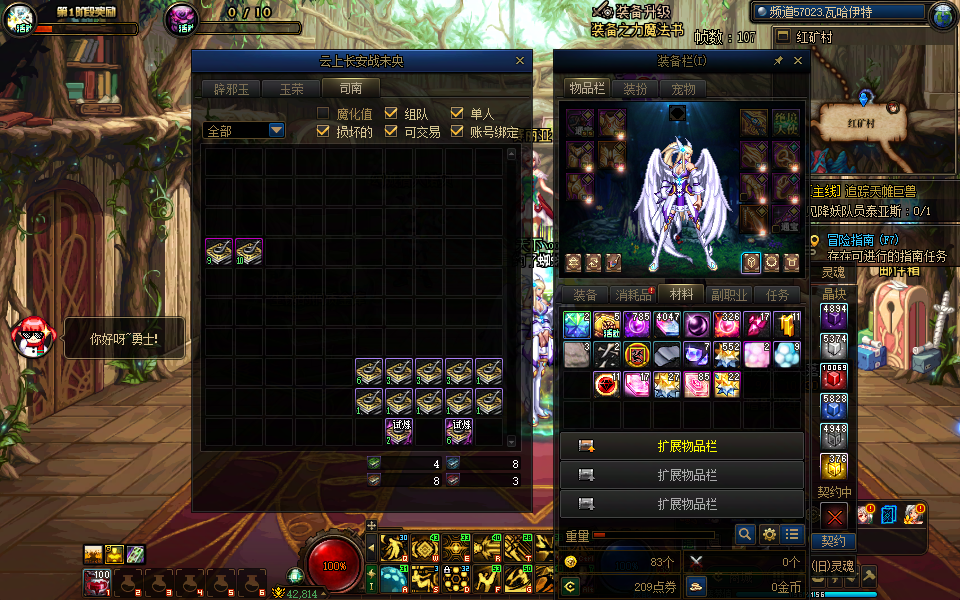
Task: Switch to the 辟邪玉 tab
Action: (x=230, y=88)
